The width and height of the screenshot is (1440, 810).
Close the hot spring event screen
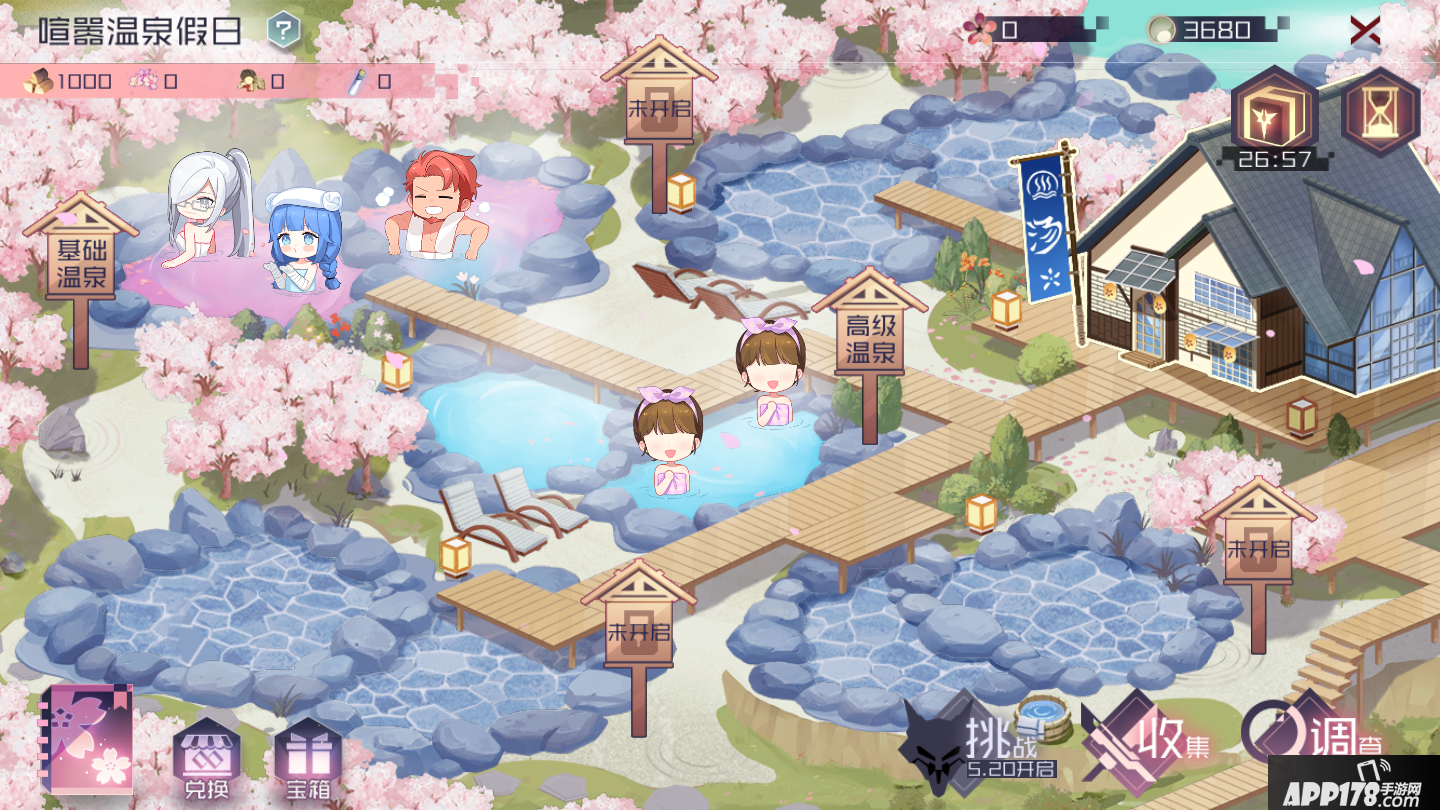click(1365, 30)
